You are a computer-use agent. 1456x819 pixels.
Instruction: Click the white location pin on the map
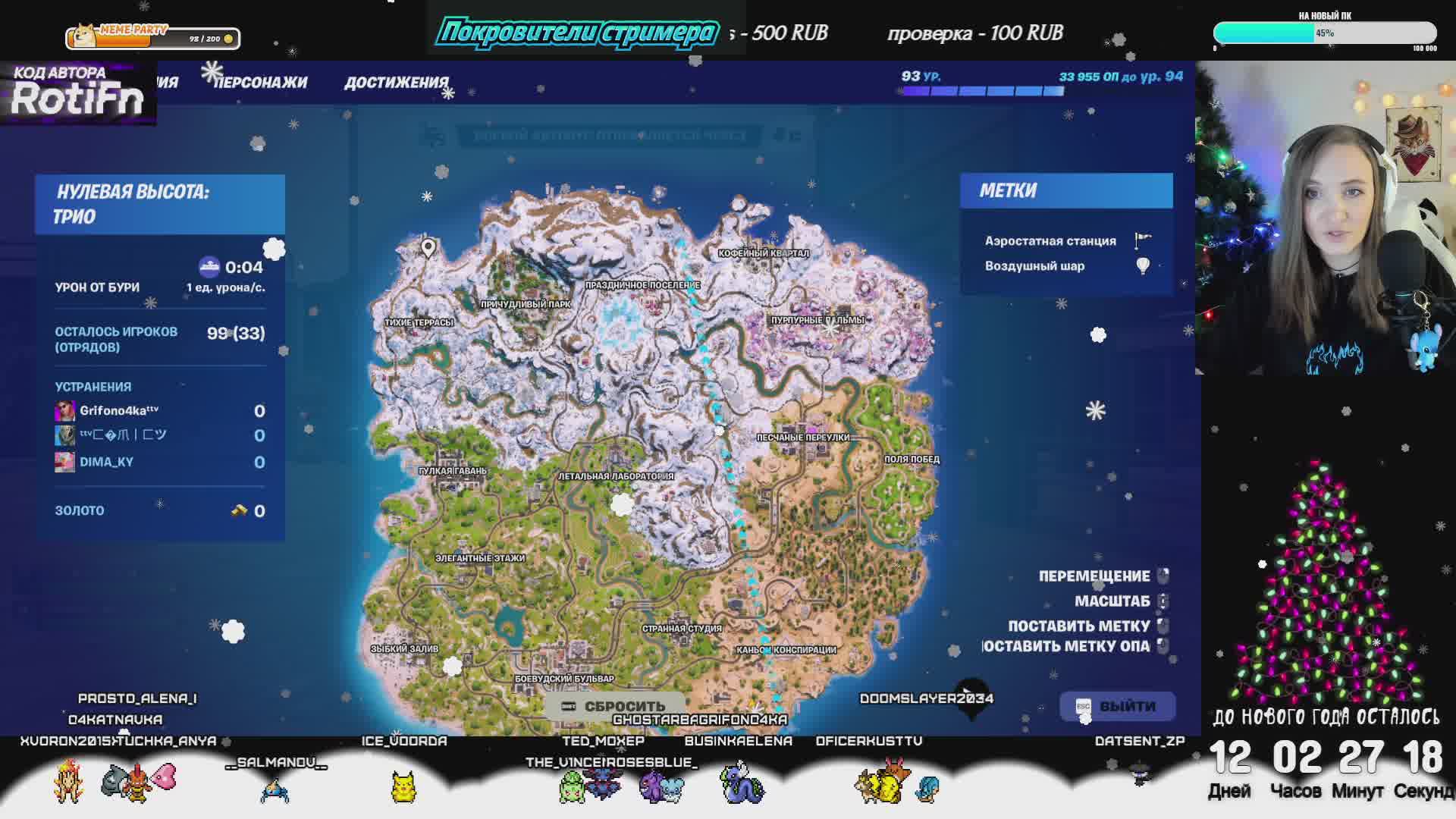coord(428,247)
